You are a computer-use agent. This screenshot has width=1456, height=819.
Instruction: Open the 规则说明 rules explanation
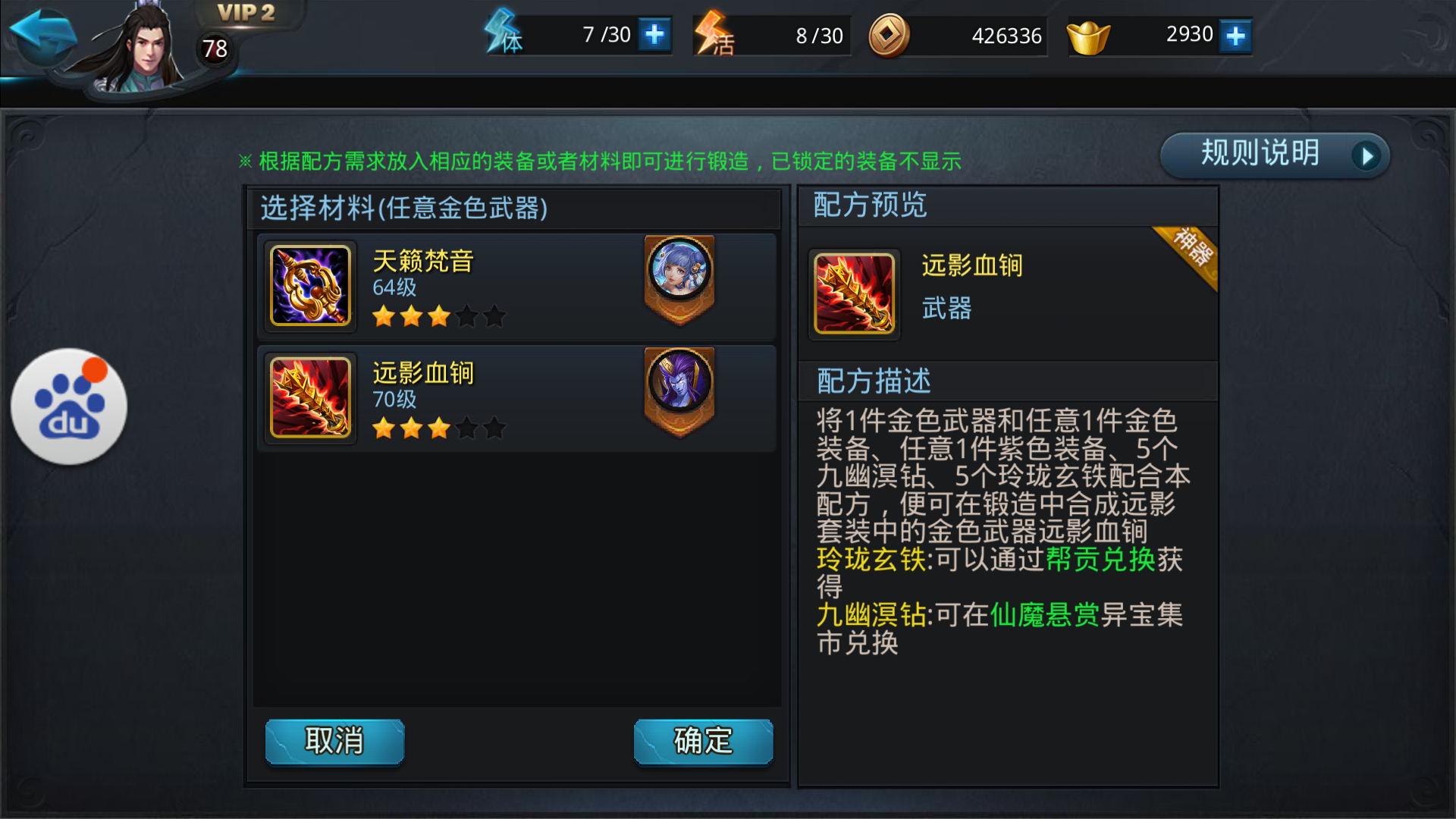tap(1274, 155)
